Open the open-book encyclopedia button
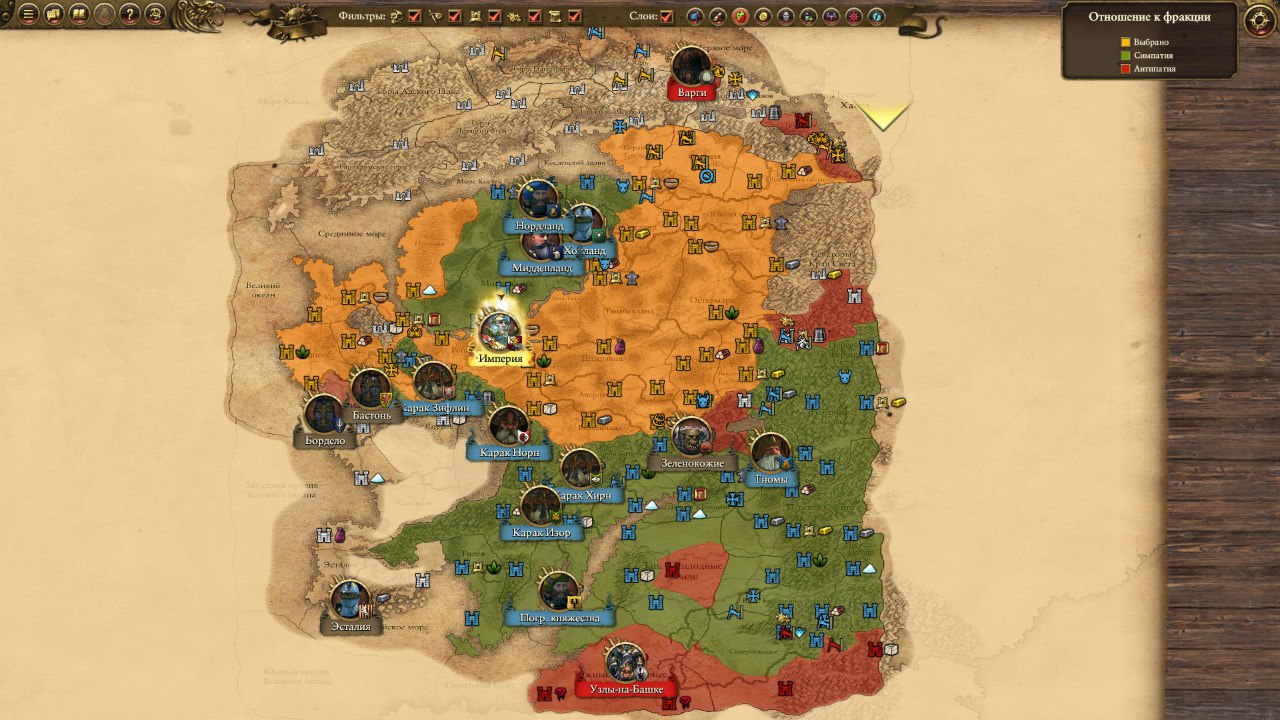 tap(79, 15)
